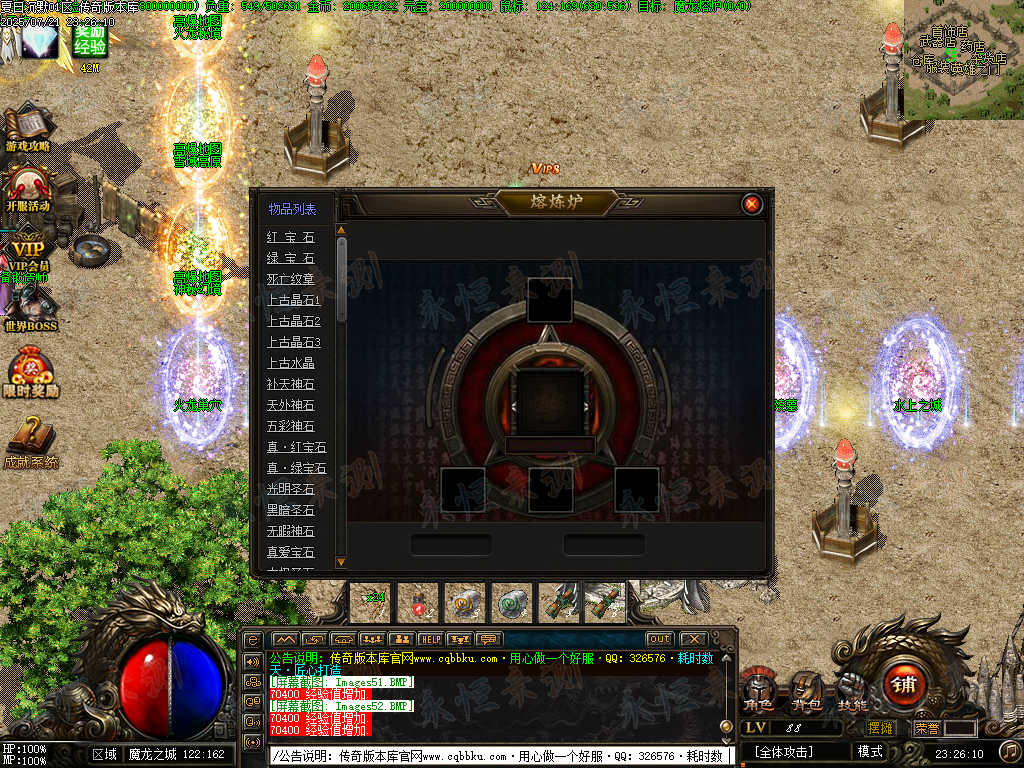The image size is (1024, 768).
Task: Show the 世界BOSS panel
Action: tap(30, 310)
